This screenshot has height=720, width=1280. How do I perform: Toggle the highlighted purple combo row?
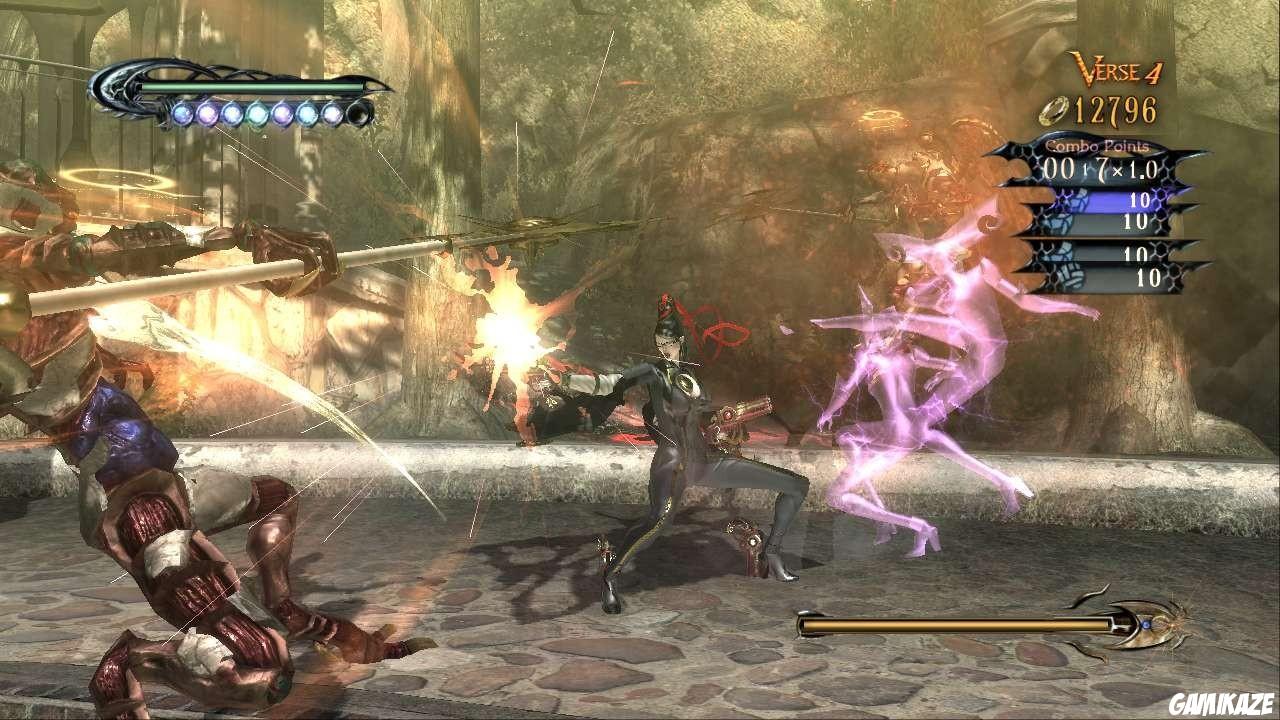[x=1120, y=200]
